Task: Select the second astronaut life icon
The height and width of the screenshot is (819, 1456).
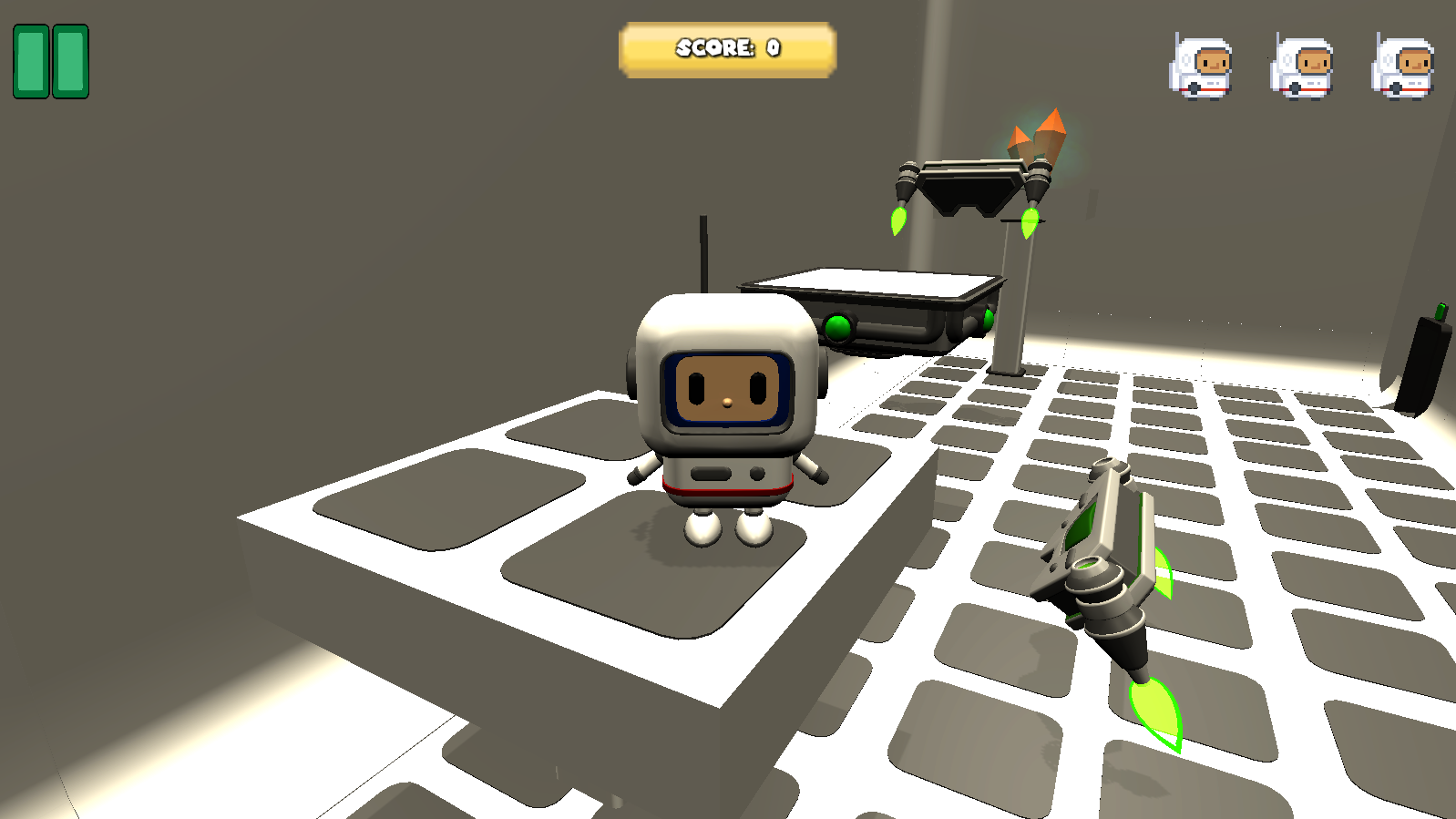Action: [x=1303, y=64]
